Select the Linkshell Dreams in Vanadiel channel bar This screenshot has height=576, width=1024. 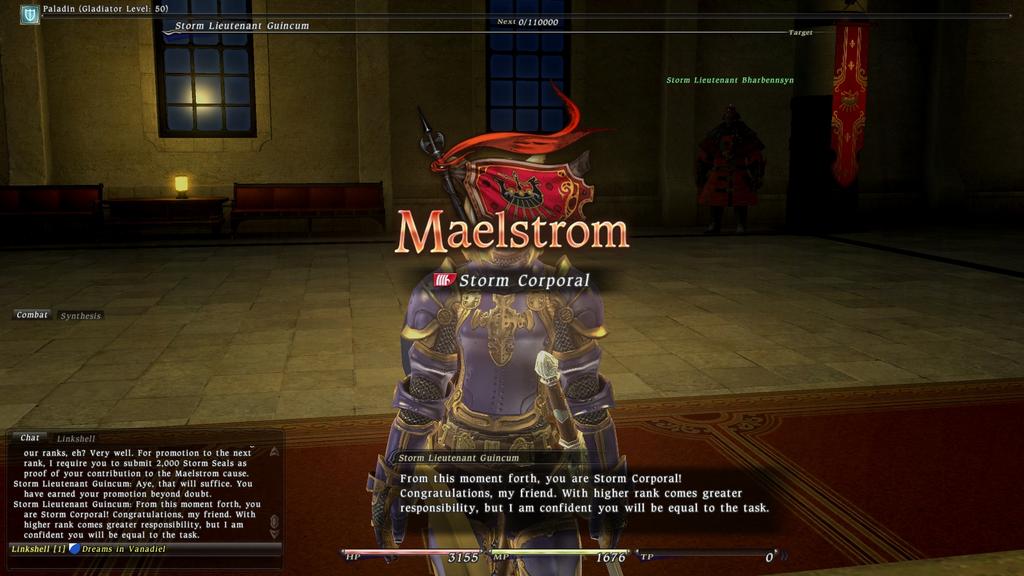(x=140, y=549)
